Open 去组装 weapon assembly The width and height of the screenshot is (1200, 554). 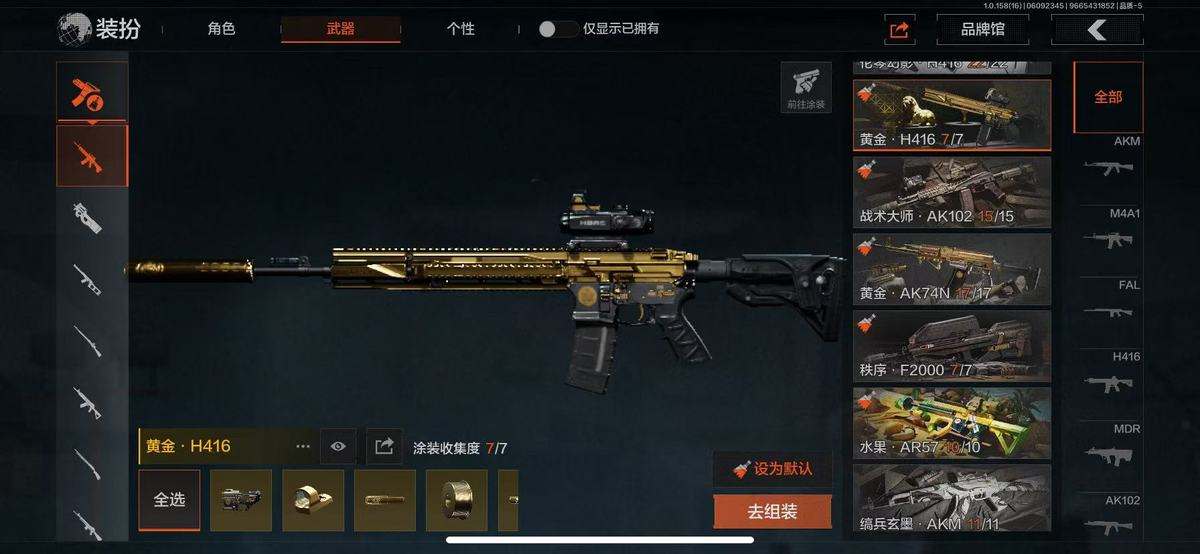[772, 512]
